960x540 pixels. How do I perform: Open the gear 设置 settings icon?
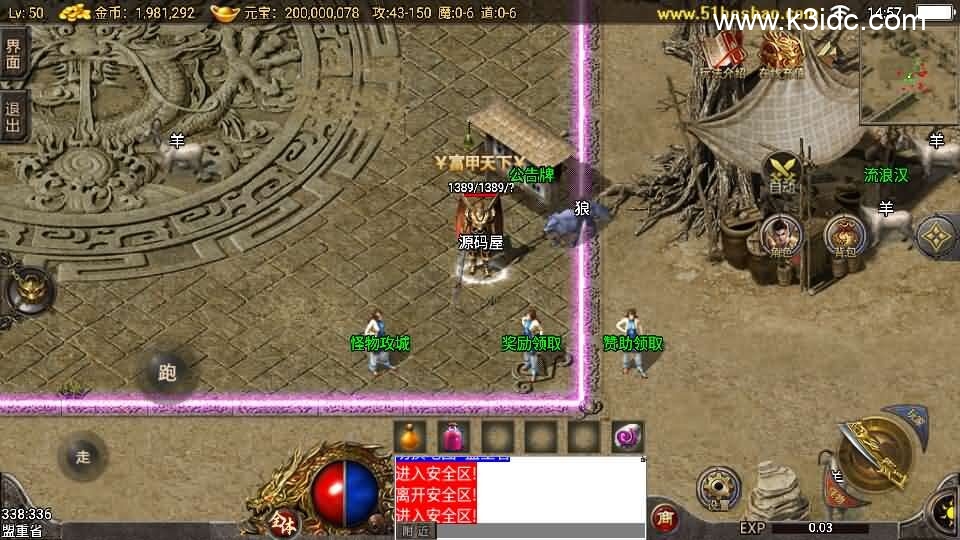(x=718, y=489)
